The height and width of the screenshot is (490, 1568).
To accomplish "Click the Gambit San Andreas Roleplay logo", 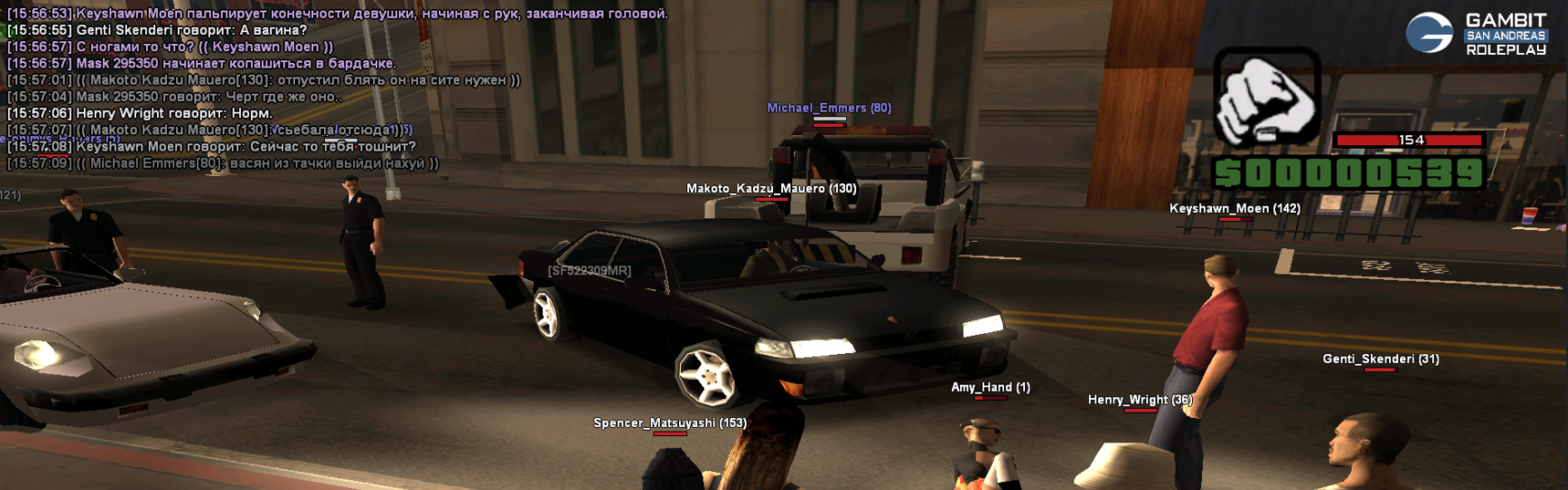I will coord(1476,34).
